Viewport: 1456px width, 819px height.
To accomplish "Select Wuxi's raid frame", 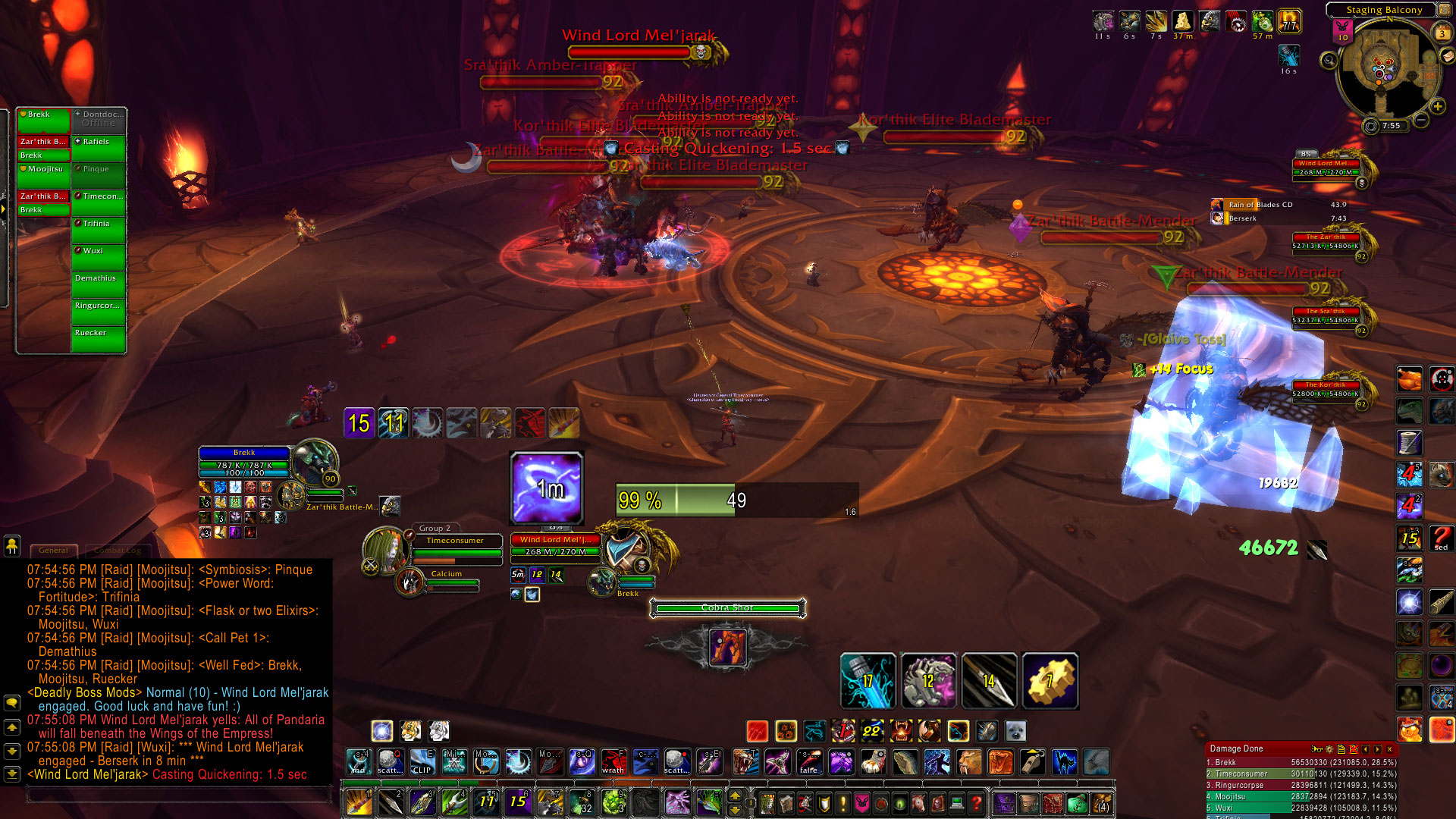I will click(99, 258).
